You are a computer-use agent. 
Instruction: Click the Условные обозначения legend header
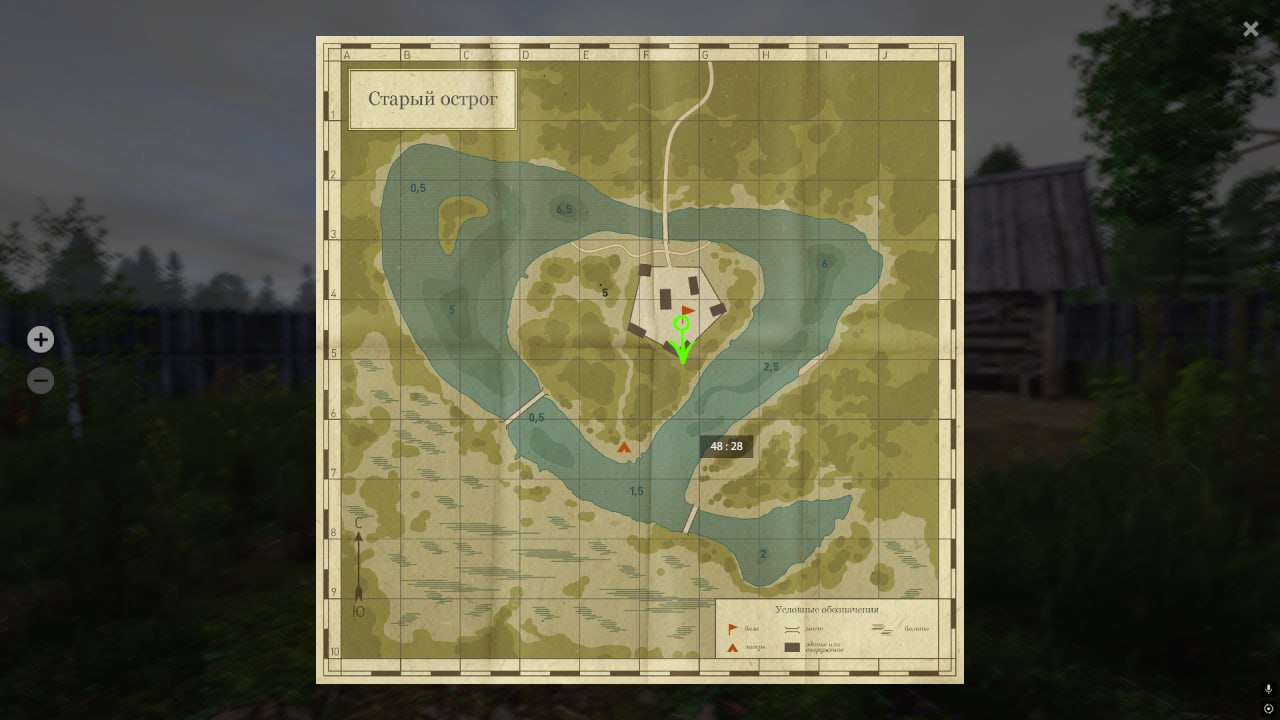tap(826, 609)
